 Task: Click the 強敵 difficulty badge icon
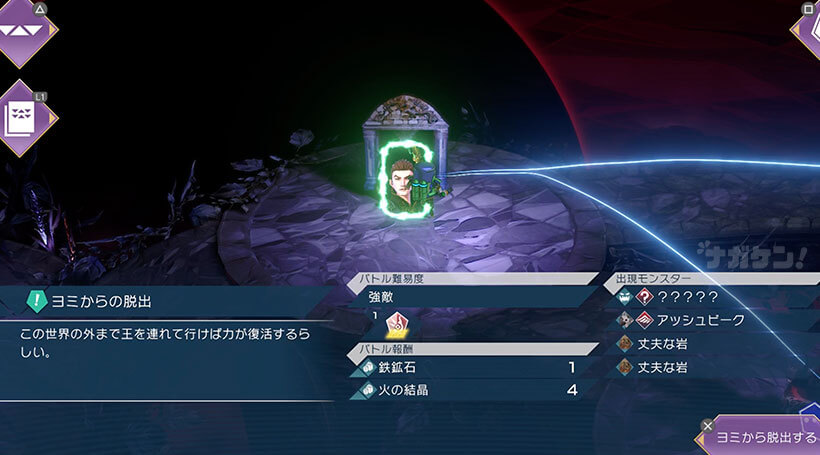coord(396,323)
